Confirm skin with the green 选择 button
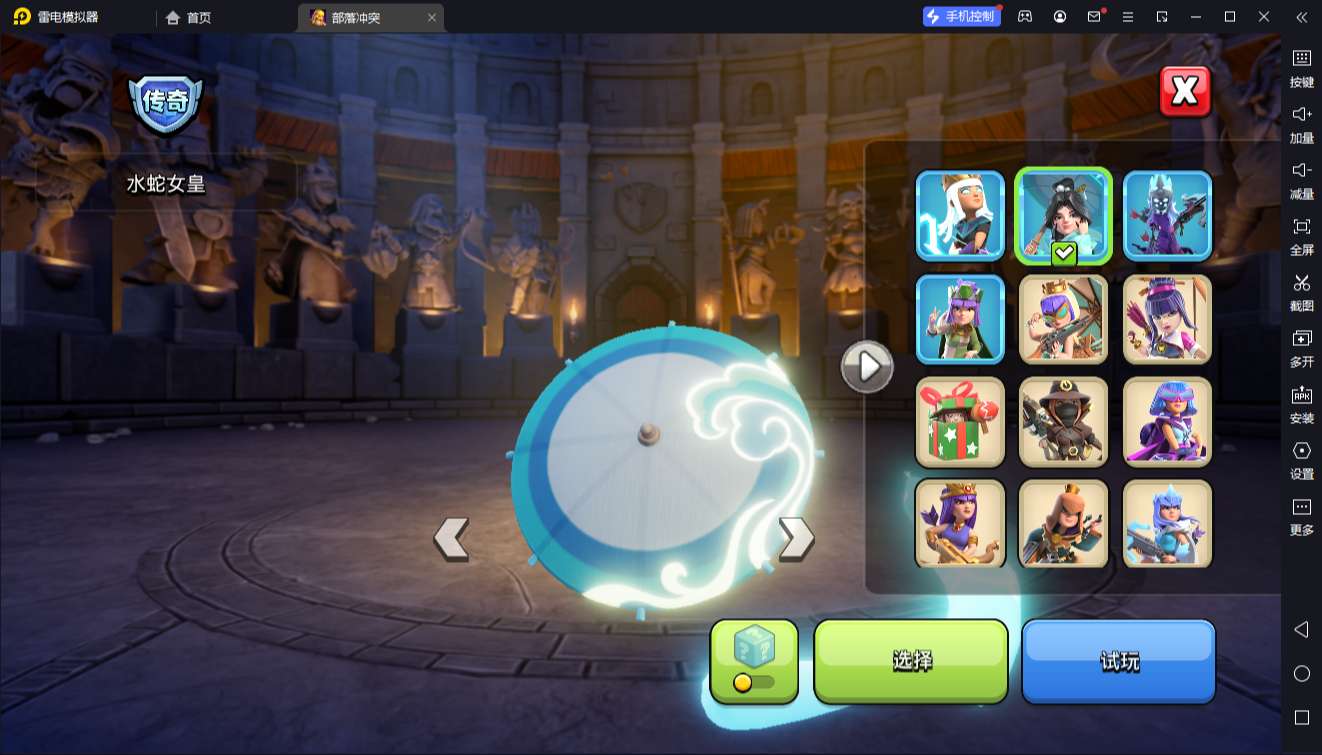 [911, 661]
